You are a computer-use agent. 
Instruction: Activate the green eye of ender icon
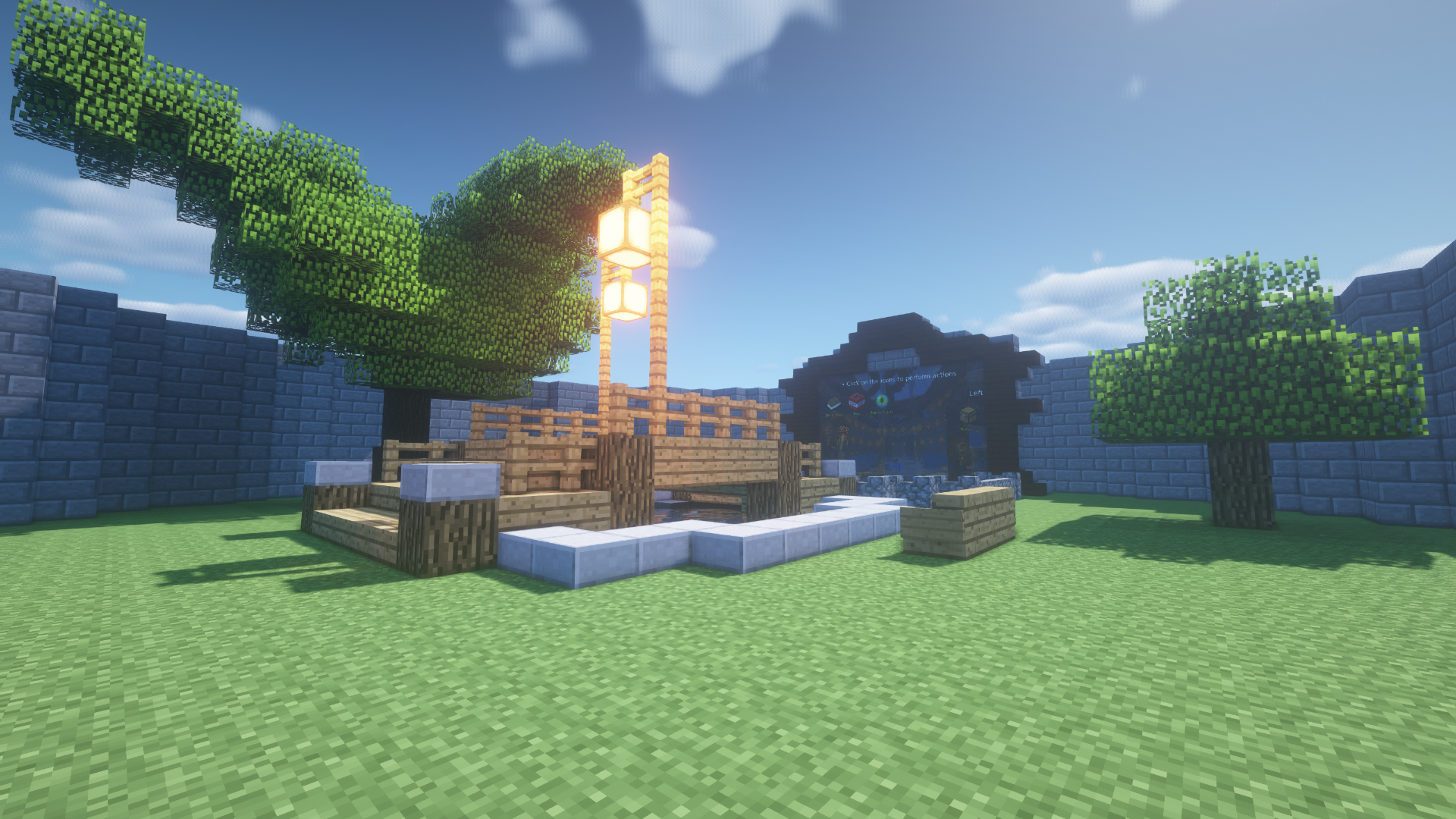click(881, 400)
